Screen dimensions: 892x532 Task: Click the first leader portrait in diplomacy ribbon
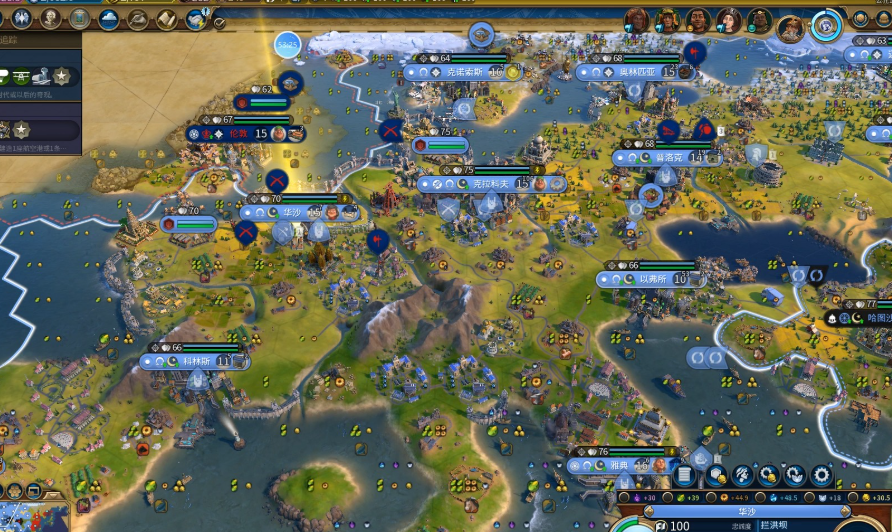(x=637, y=19)
